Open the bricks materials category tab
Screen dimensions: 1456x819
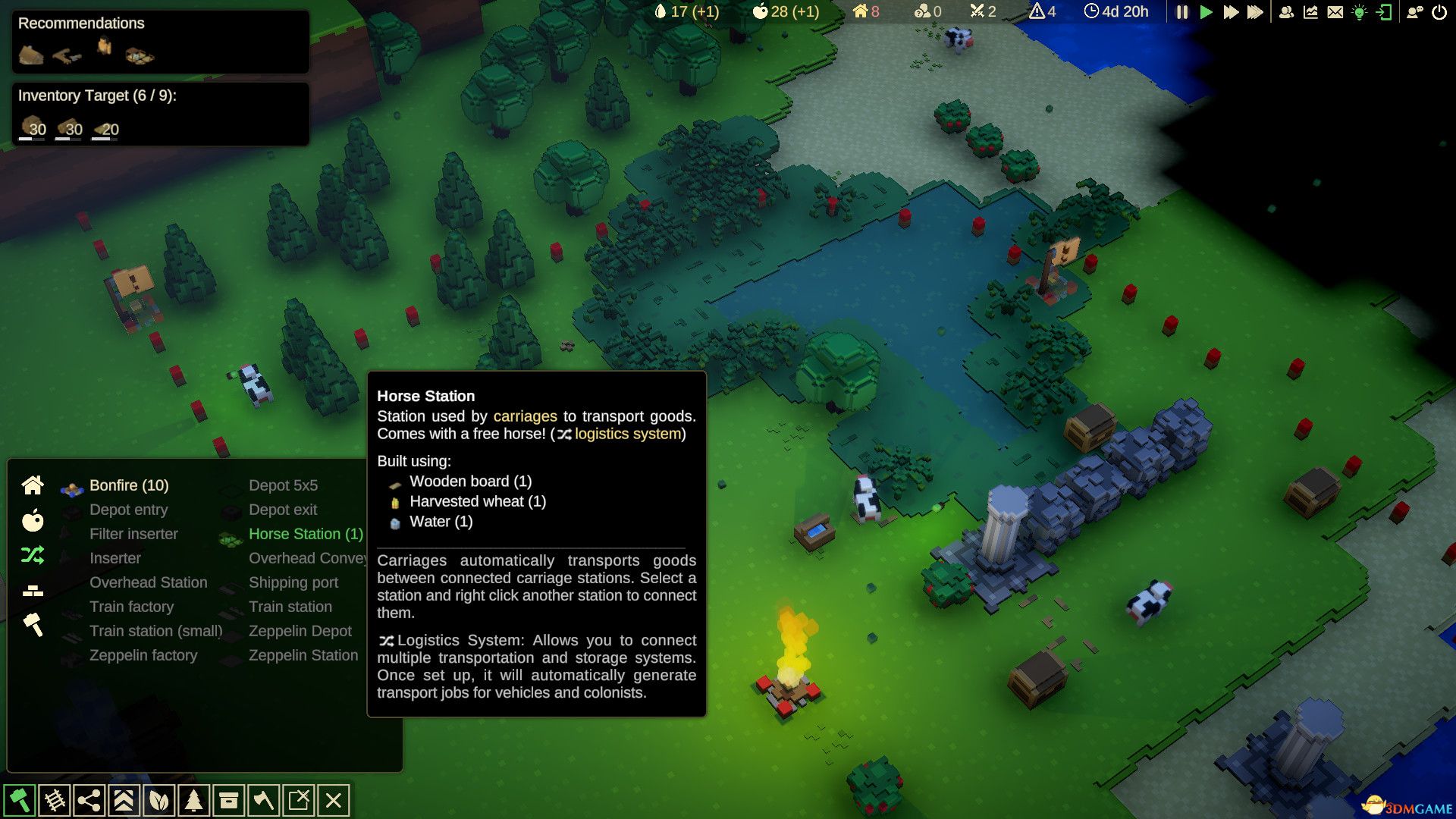(33, 591)
